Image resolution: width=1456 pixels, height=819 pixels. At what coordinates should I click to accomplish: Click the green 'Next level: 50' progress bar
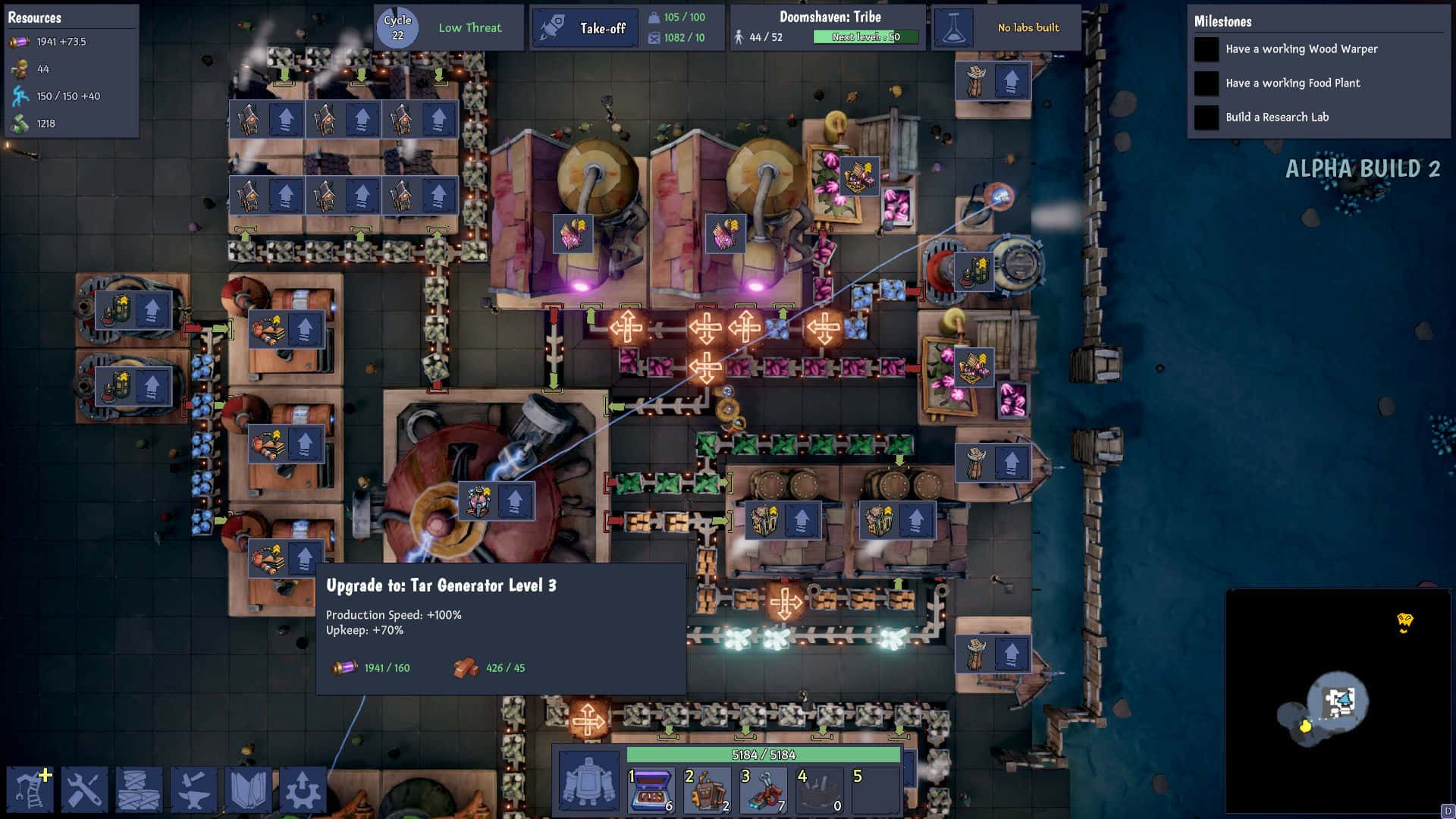point(864,35)
